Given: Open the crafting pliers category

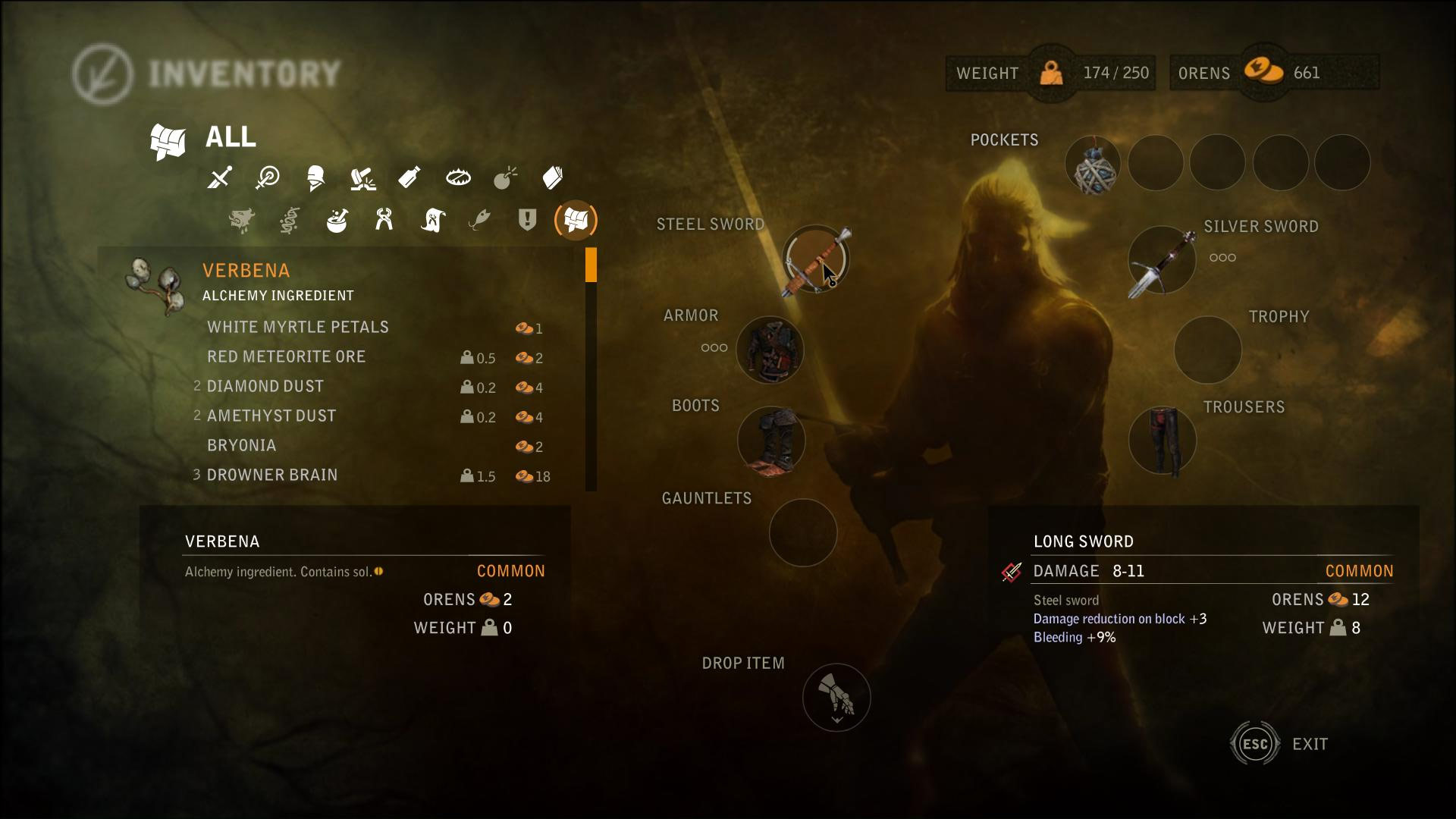Looking at the screenshot, I should pos(384,221).
